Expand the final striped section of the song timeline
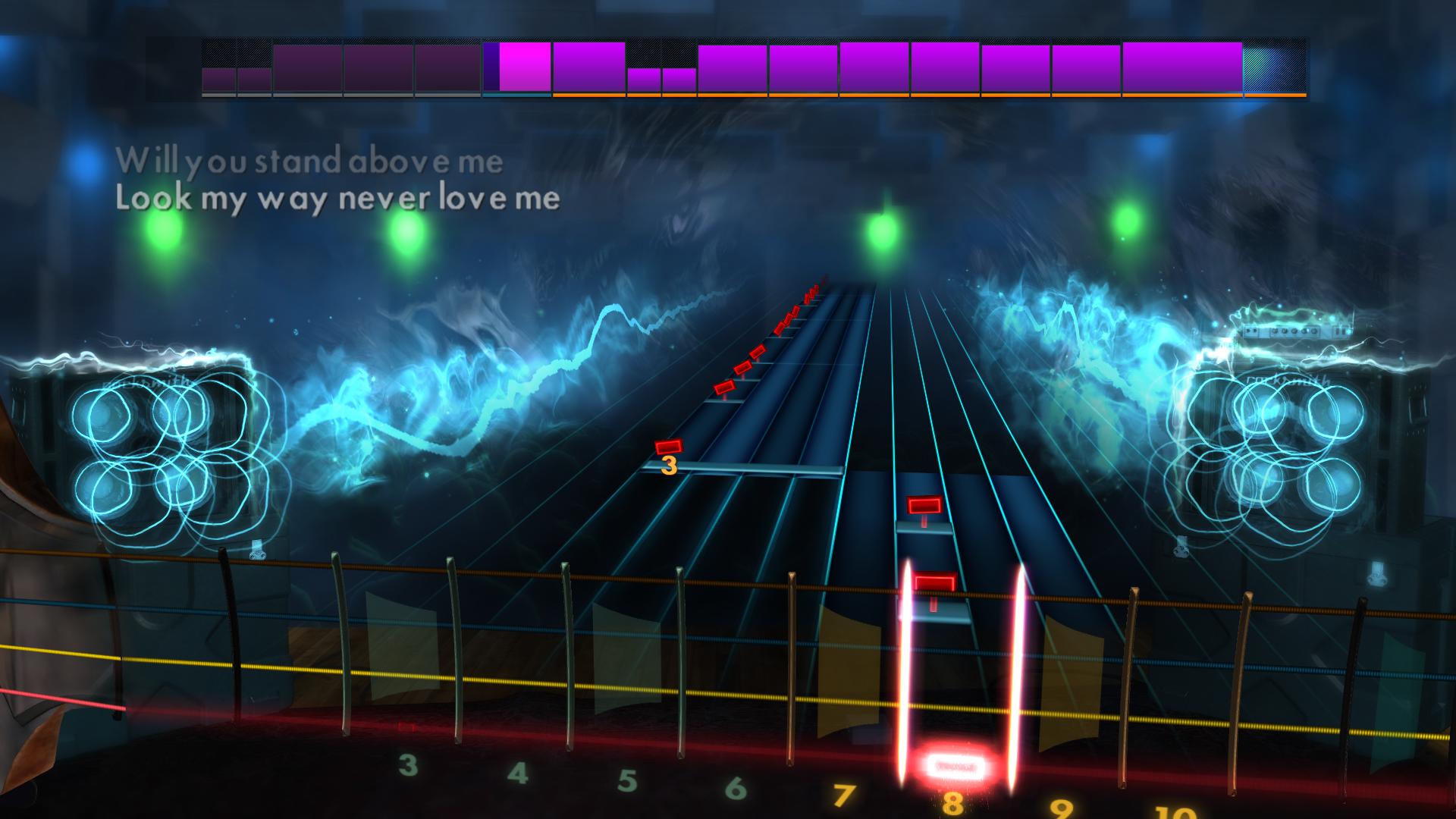Image resolution: width=1456 pixels, height=819 pixels. click(1274, 67)
